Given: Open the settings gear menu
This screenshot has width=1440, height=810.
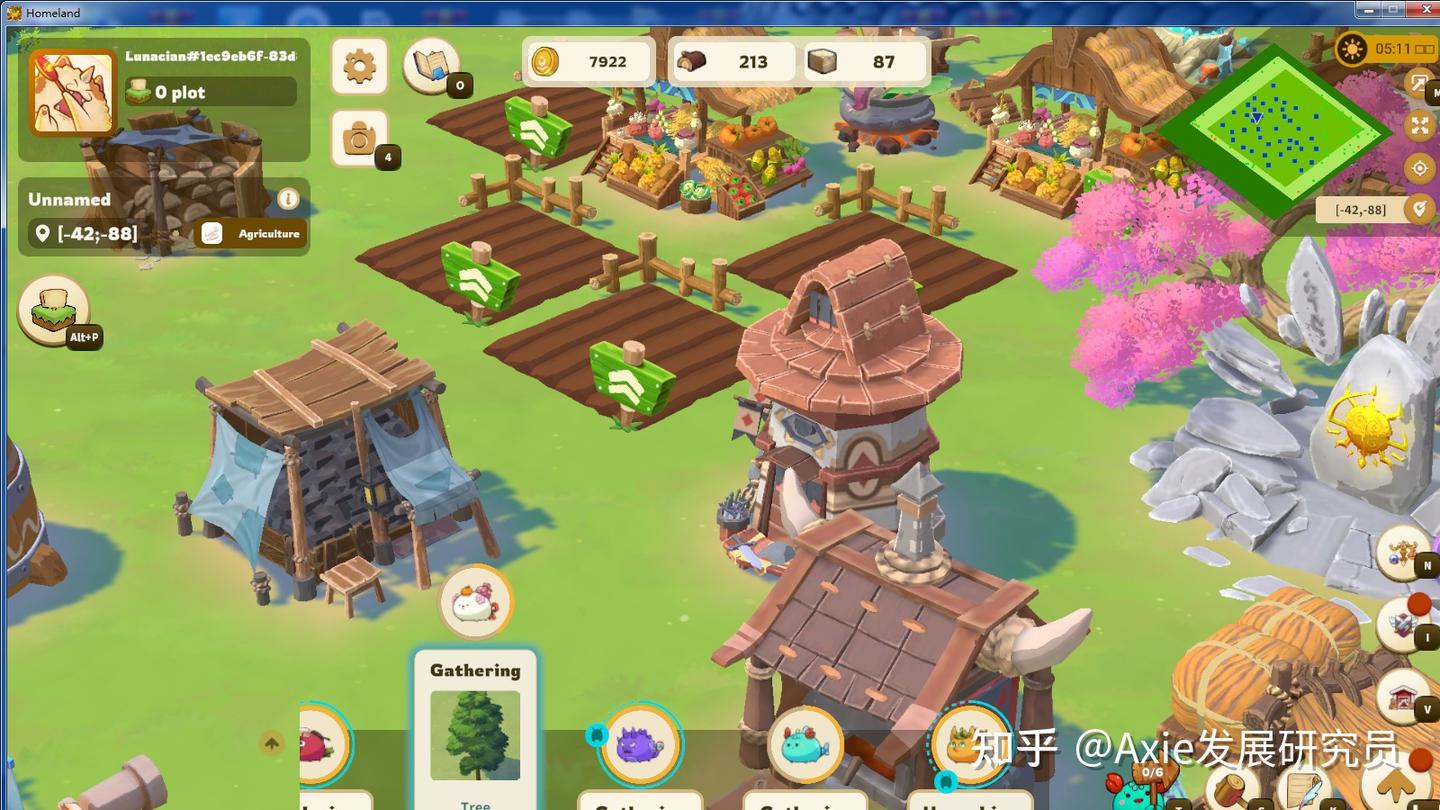Looking at the screenshot, I should click(359, 65).
